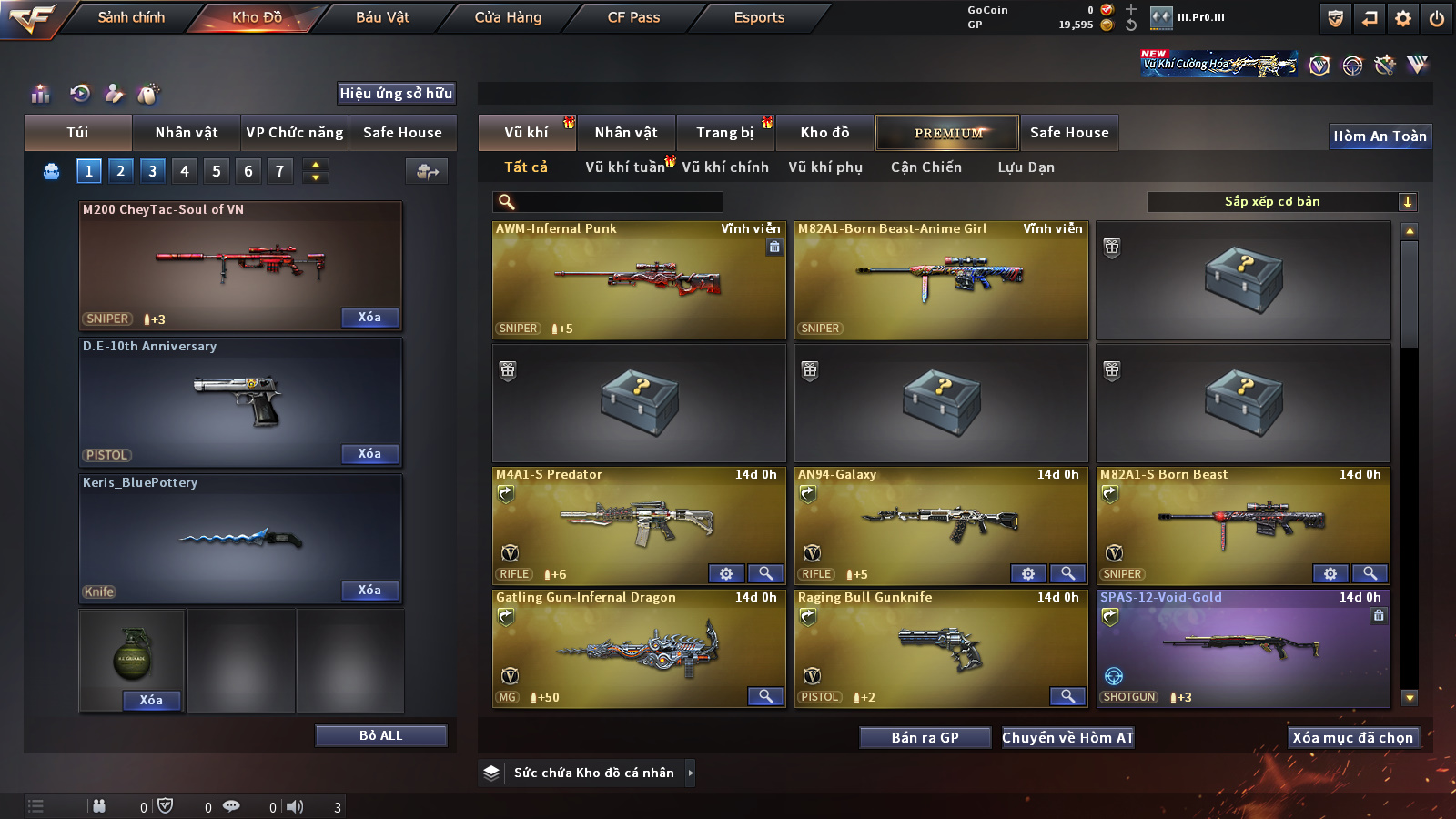This screenshot has height=819, width=1456.
Task: Click the power exit icon
Action: tap(1437, 18)
